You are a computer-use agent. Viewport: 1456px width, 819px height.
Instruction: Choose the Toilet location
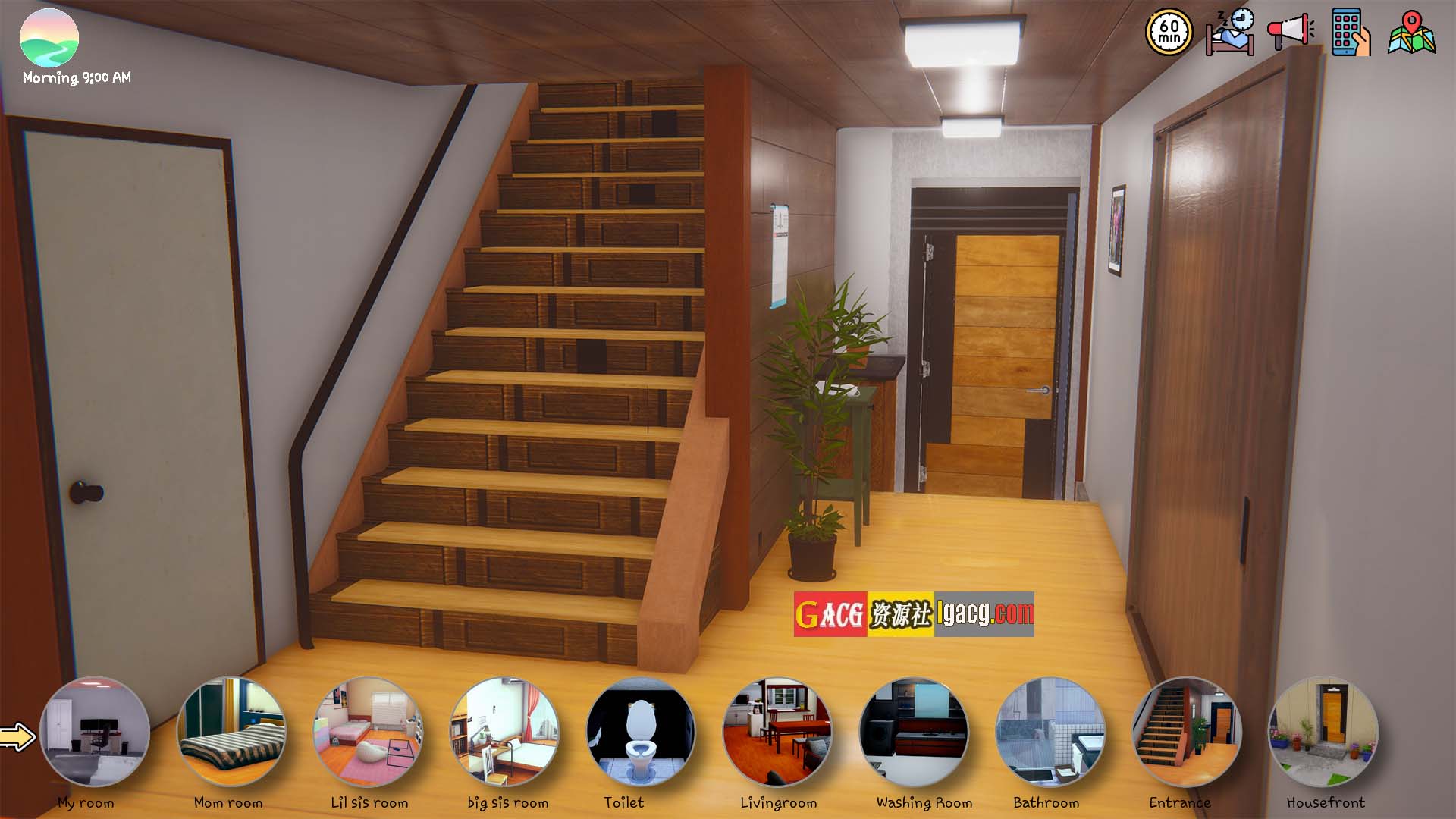[x=641, y=733]
